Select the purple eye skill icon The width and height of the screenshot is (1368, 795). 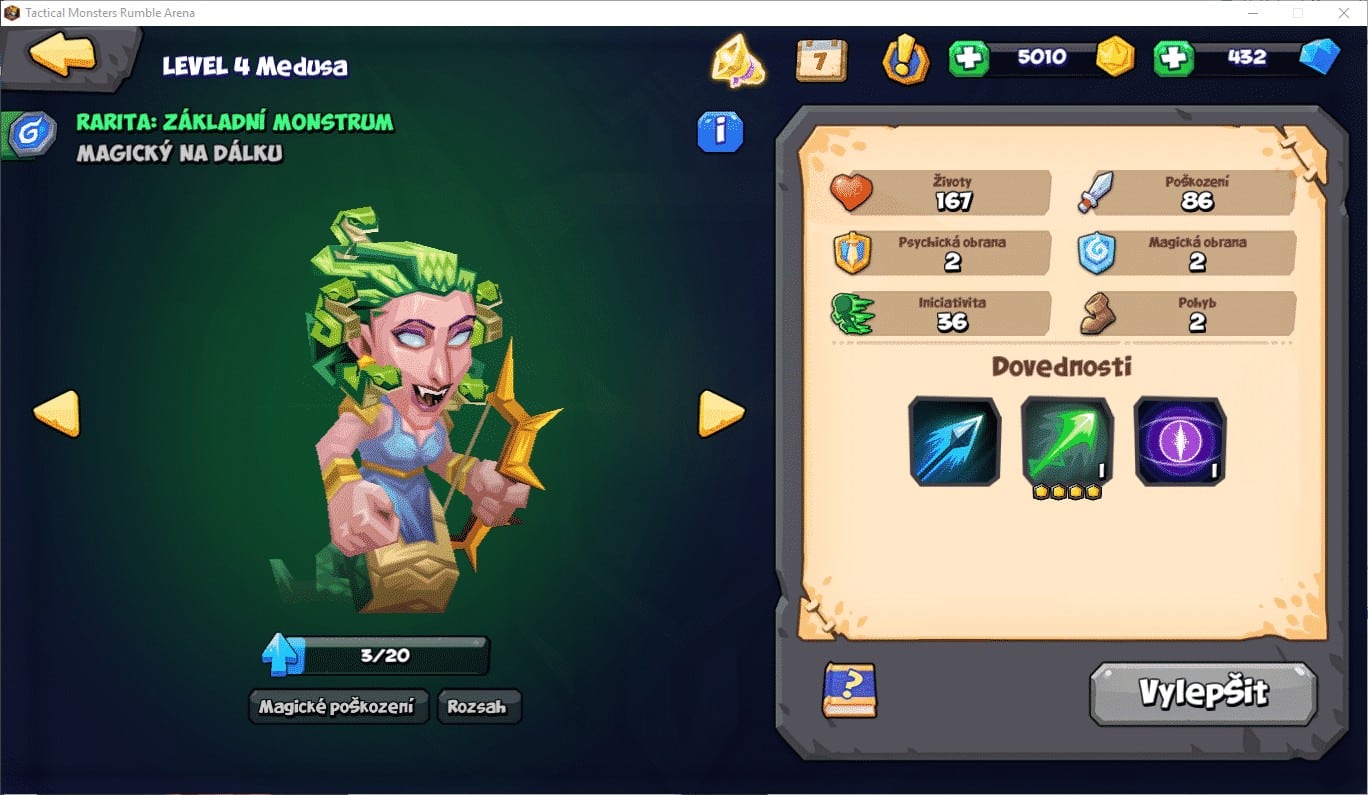[x=1180, y=441]
